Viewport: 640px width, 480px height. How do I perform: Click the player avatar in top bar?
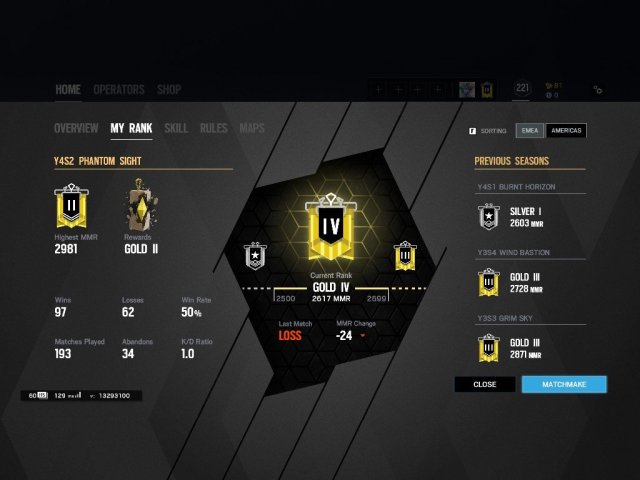(x=466, y=90)
